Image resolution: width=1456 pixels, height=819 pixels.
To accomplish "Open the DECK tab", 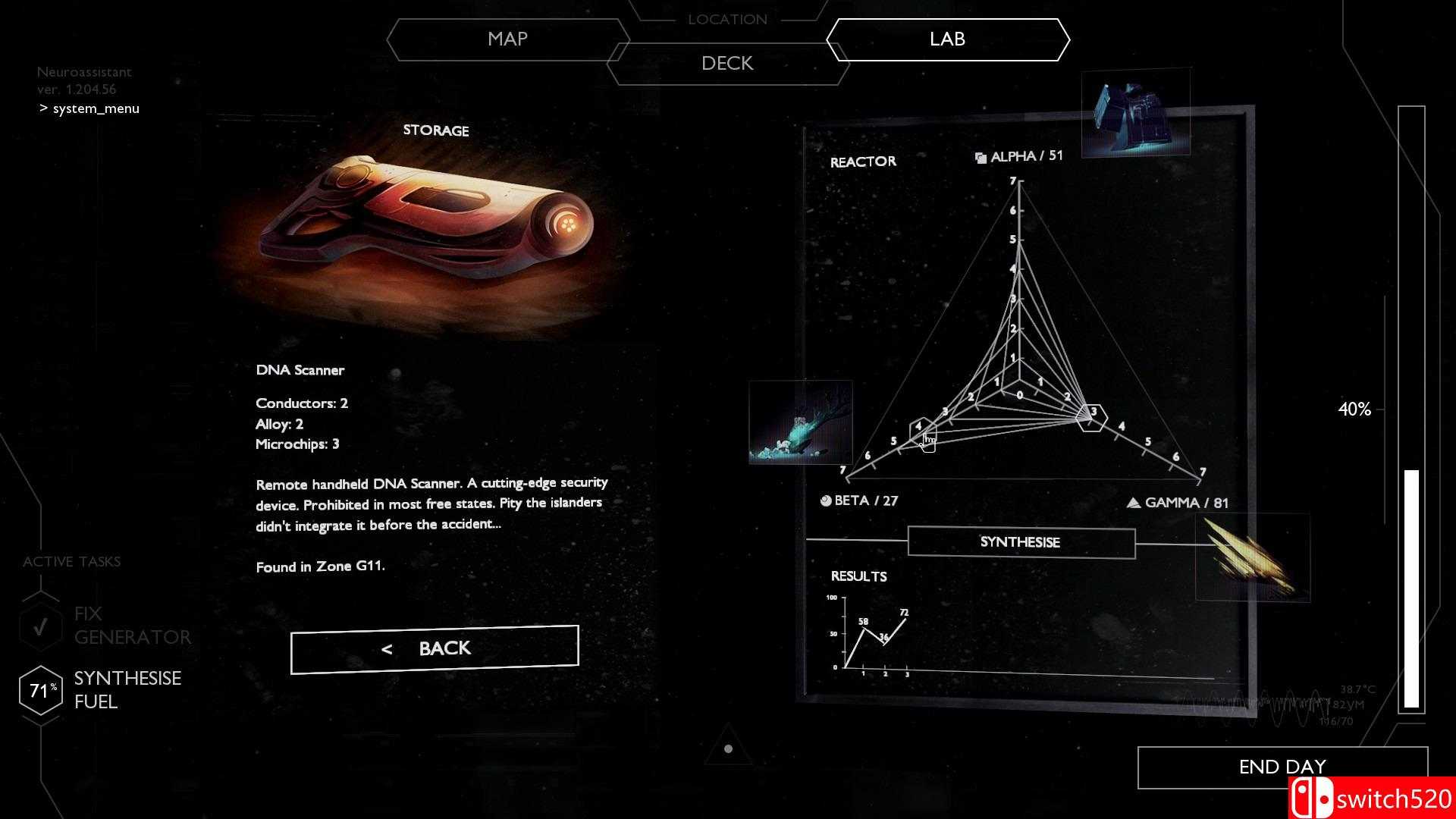I will coord(727,64).
